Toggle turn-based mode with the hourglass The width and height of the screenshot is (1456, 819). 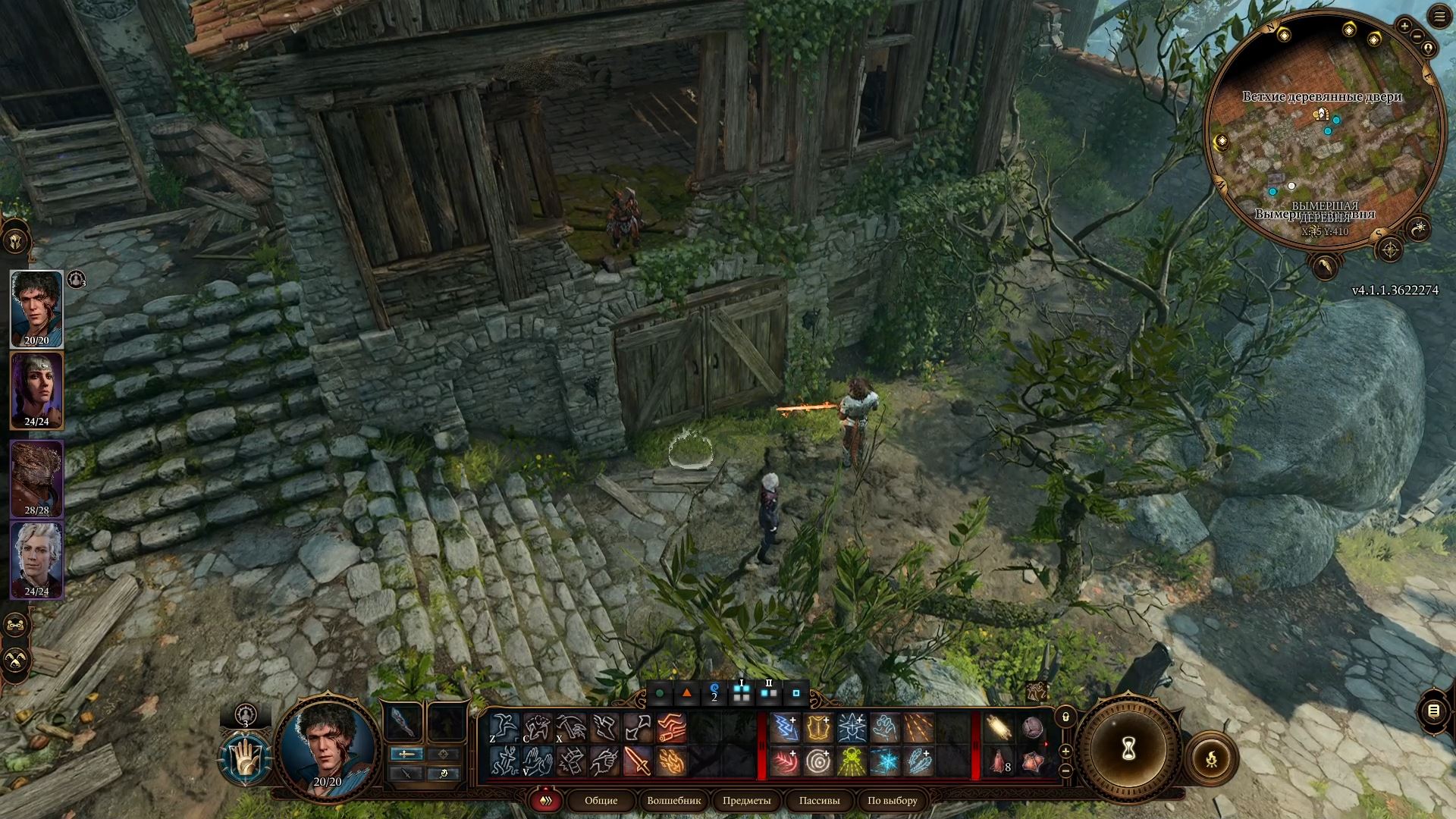[1128, 747]
